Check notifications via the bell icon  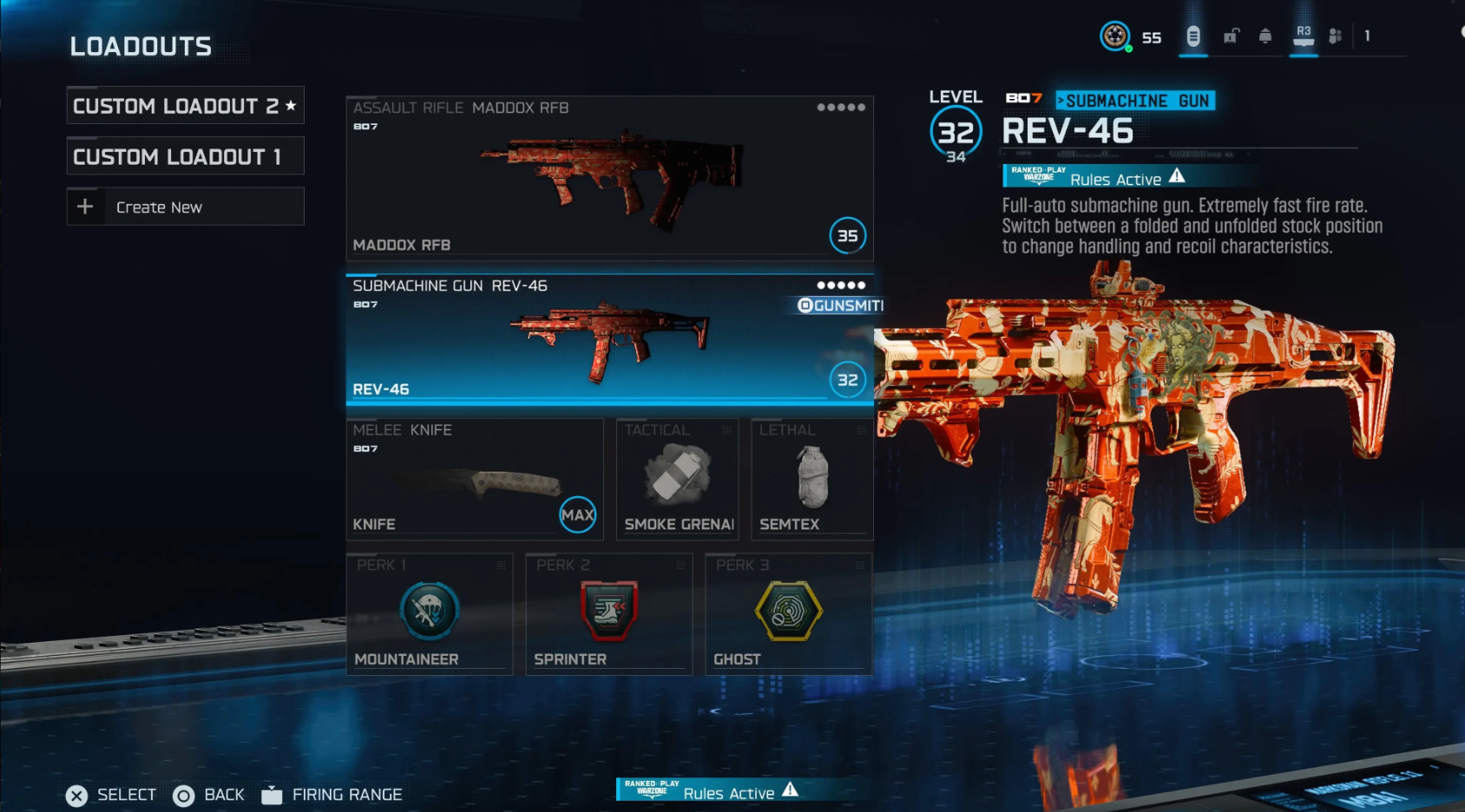click(x=1265, y=37)
